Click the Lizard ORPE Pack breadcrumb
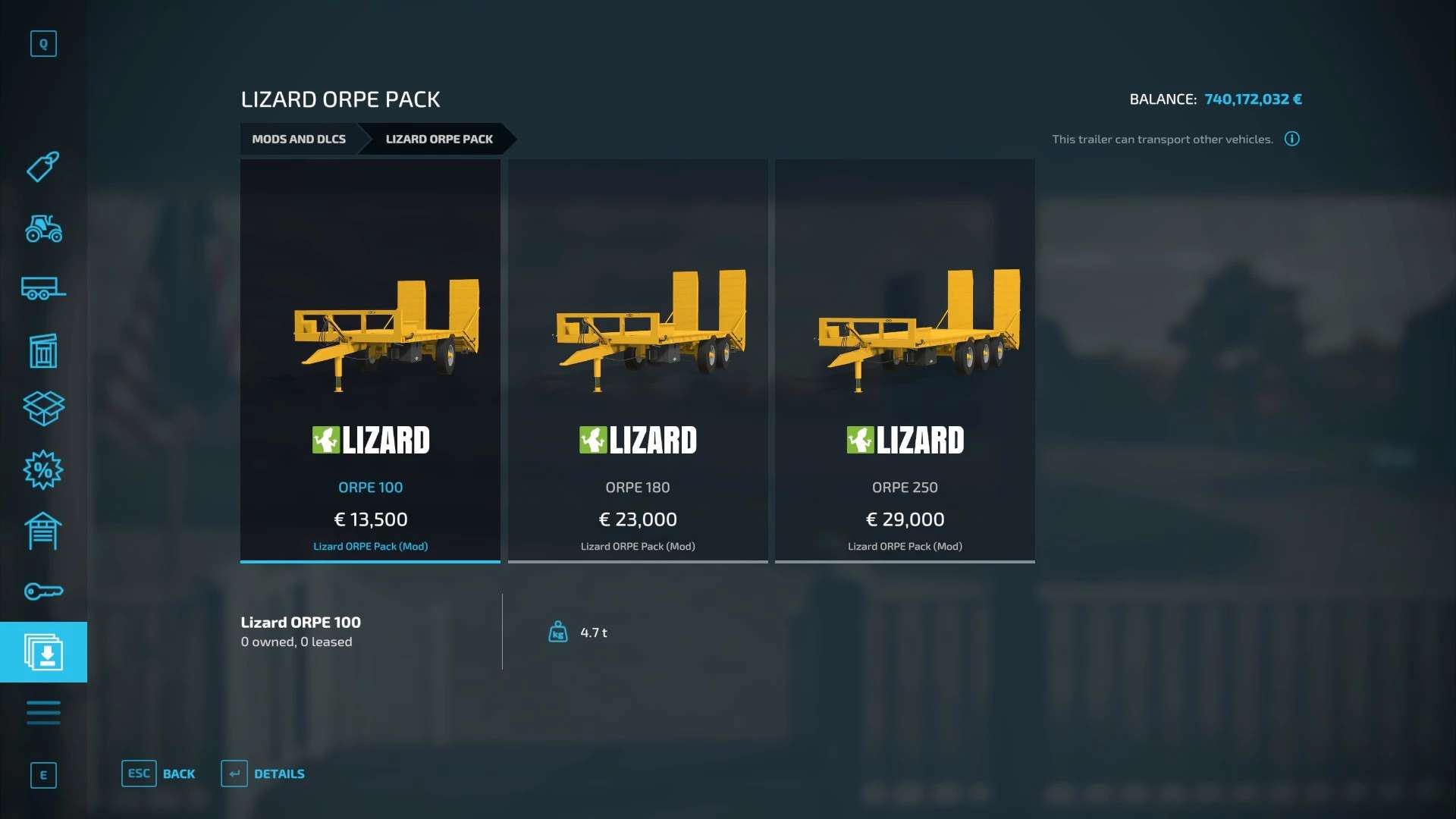This screenshot has height=819, width=1456. click(438, 139)
